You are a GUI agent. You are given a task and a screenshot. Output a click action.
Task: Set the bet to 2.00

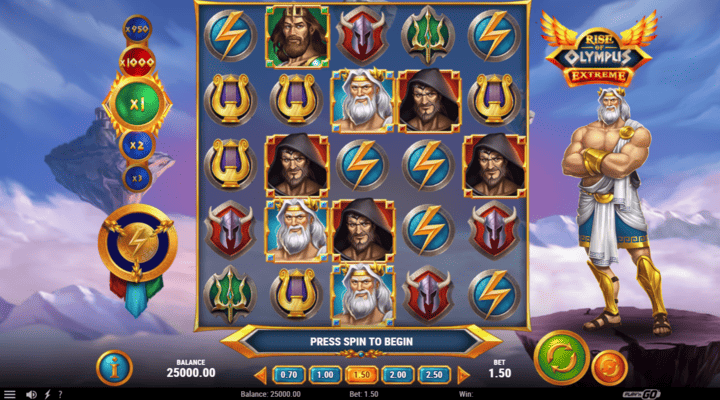coord(396,375)
